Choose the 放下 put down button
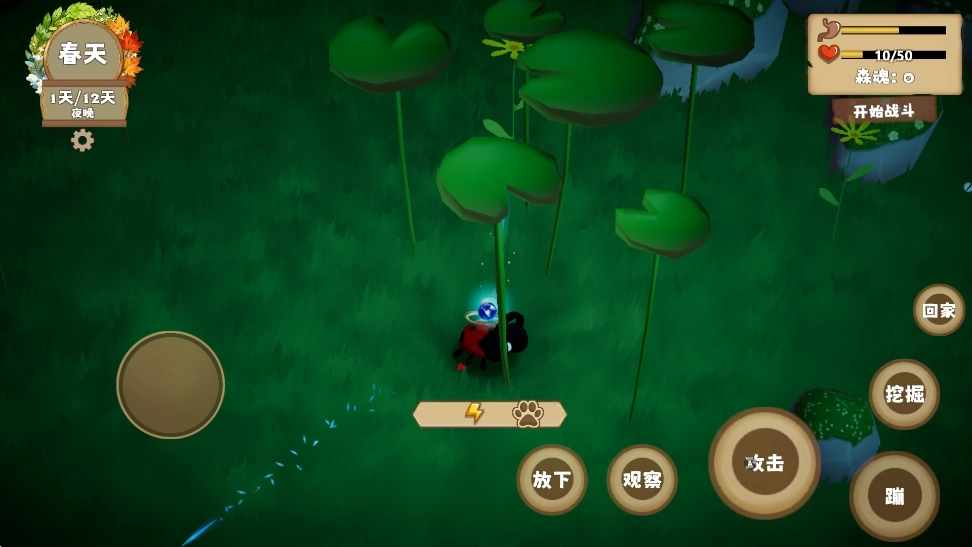 click(x=551, y=479)
